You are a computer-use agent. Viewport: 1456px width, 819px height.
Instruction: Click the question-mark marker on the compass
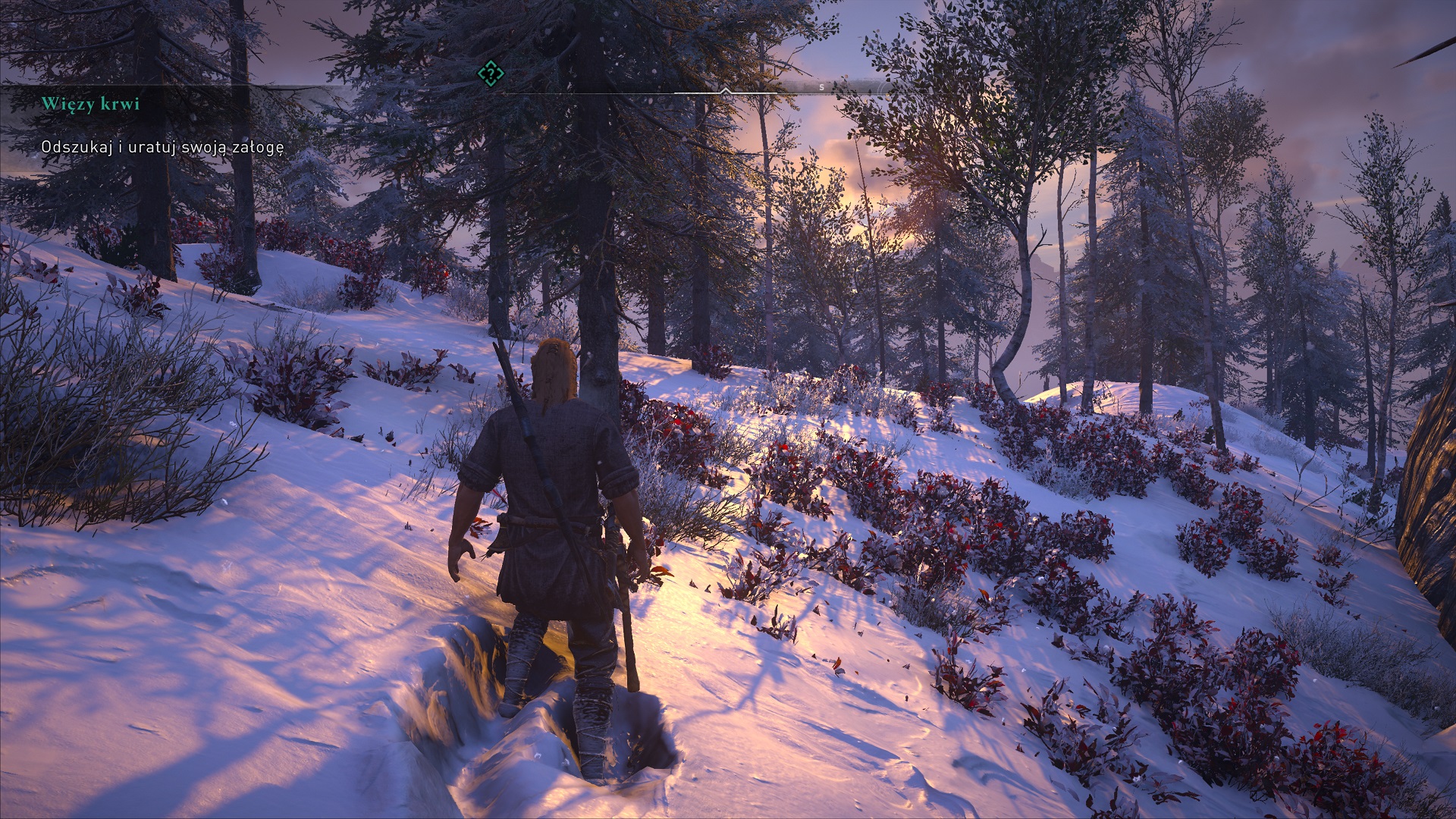(490, 74)
